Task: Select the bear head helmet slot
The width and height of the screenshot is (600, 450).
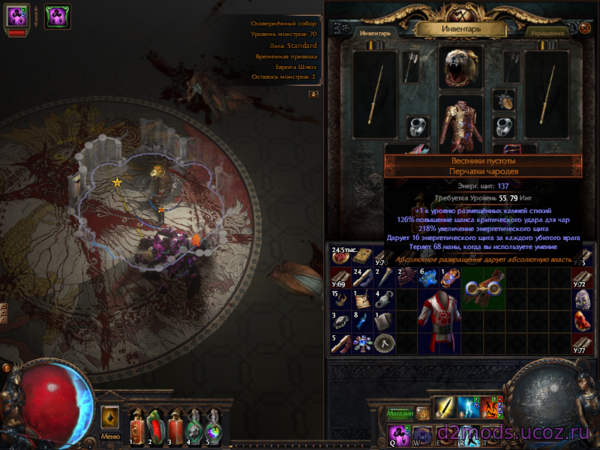Action: tap(461, 68)
